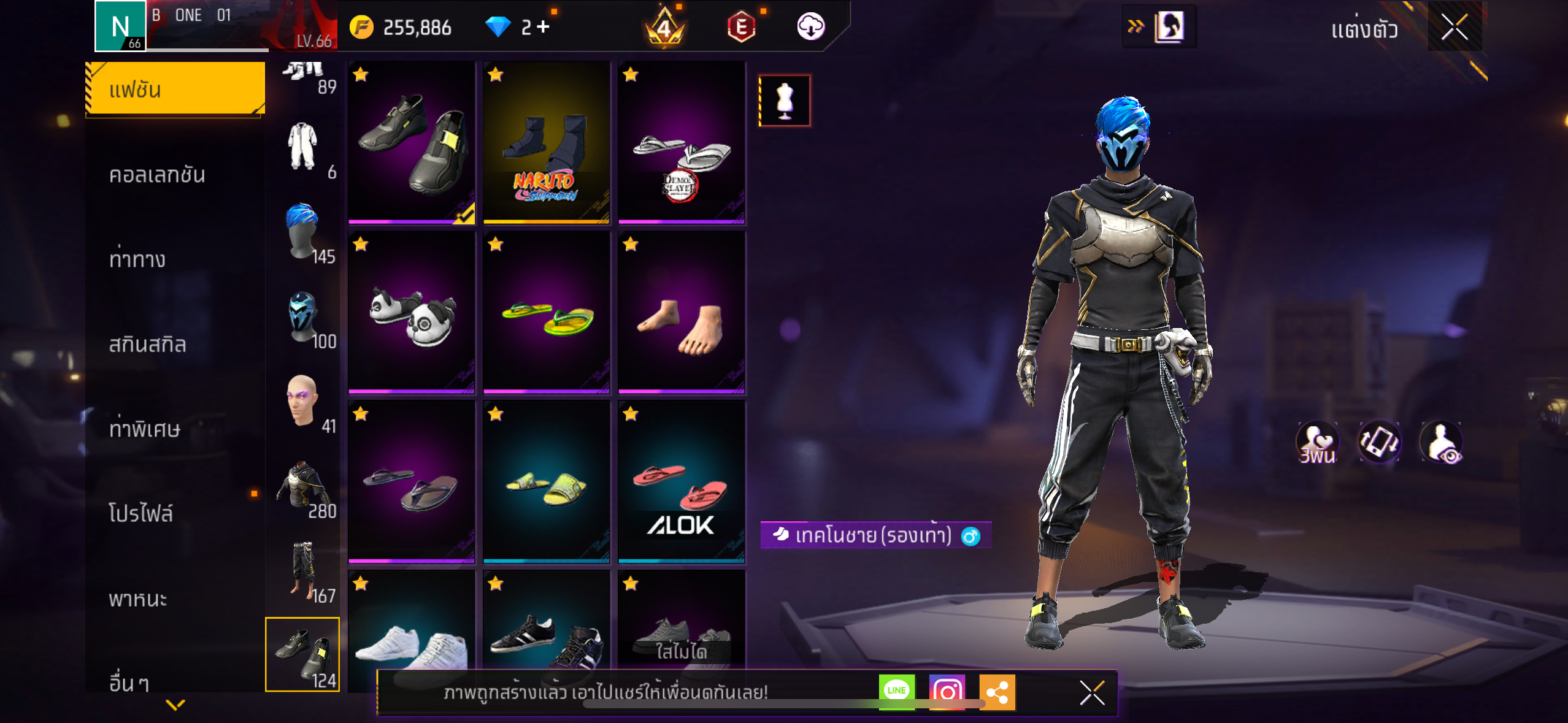
Task: Add diamonds with the plus button
Action: 543,27
